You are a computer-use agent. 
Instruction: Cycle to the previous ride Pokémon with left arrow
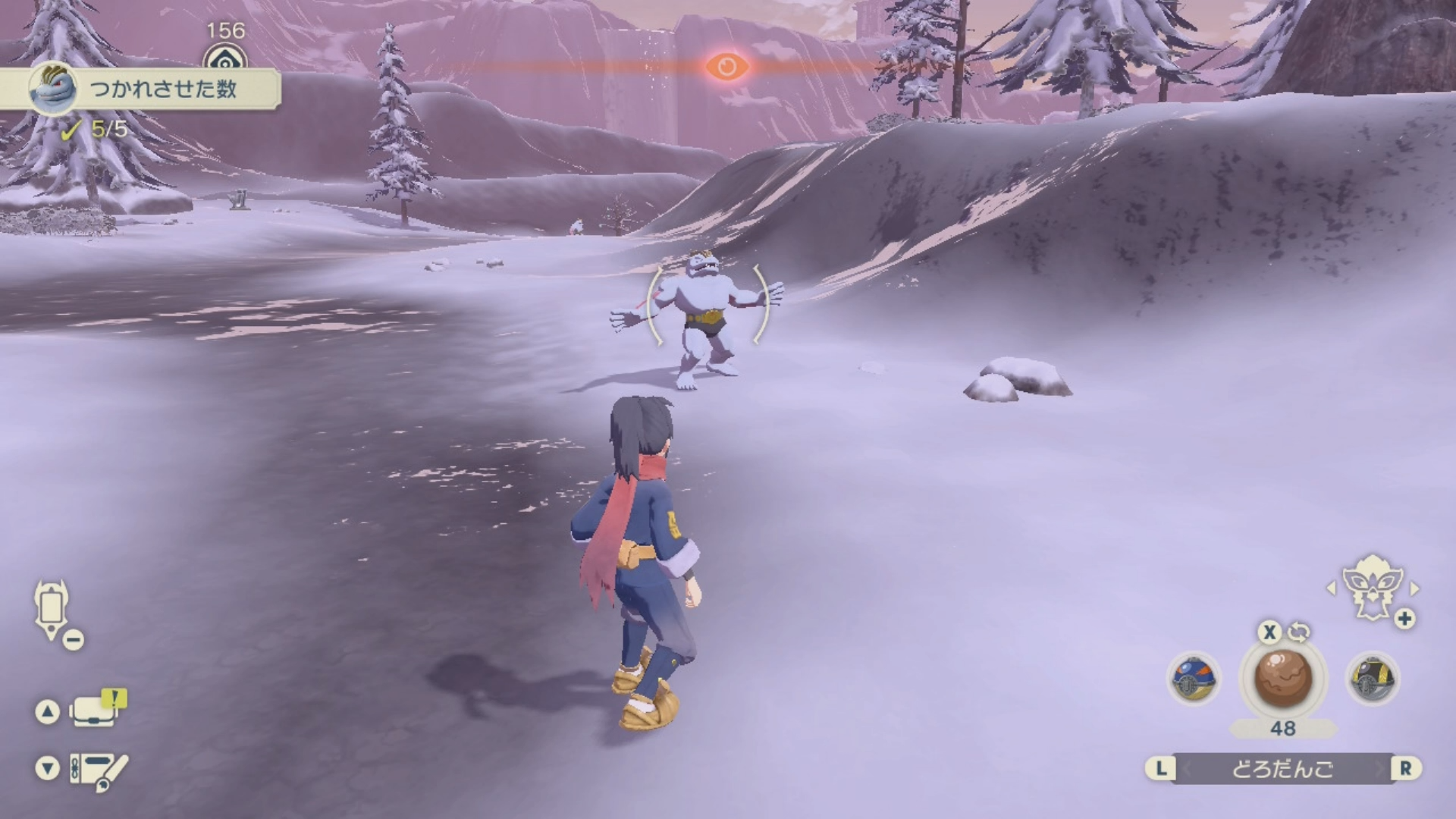pos(1331,588)
